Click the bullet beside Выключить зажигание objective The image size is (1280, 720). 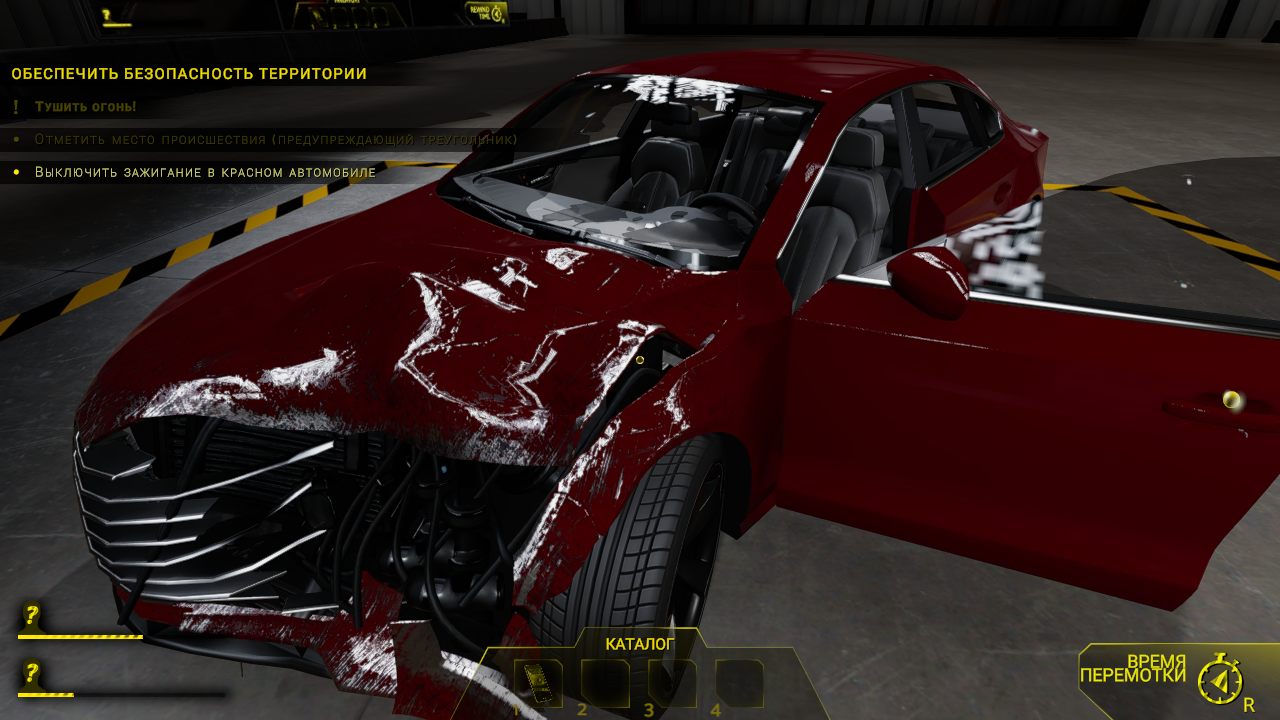pos(17,172)
